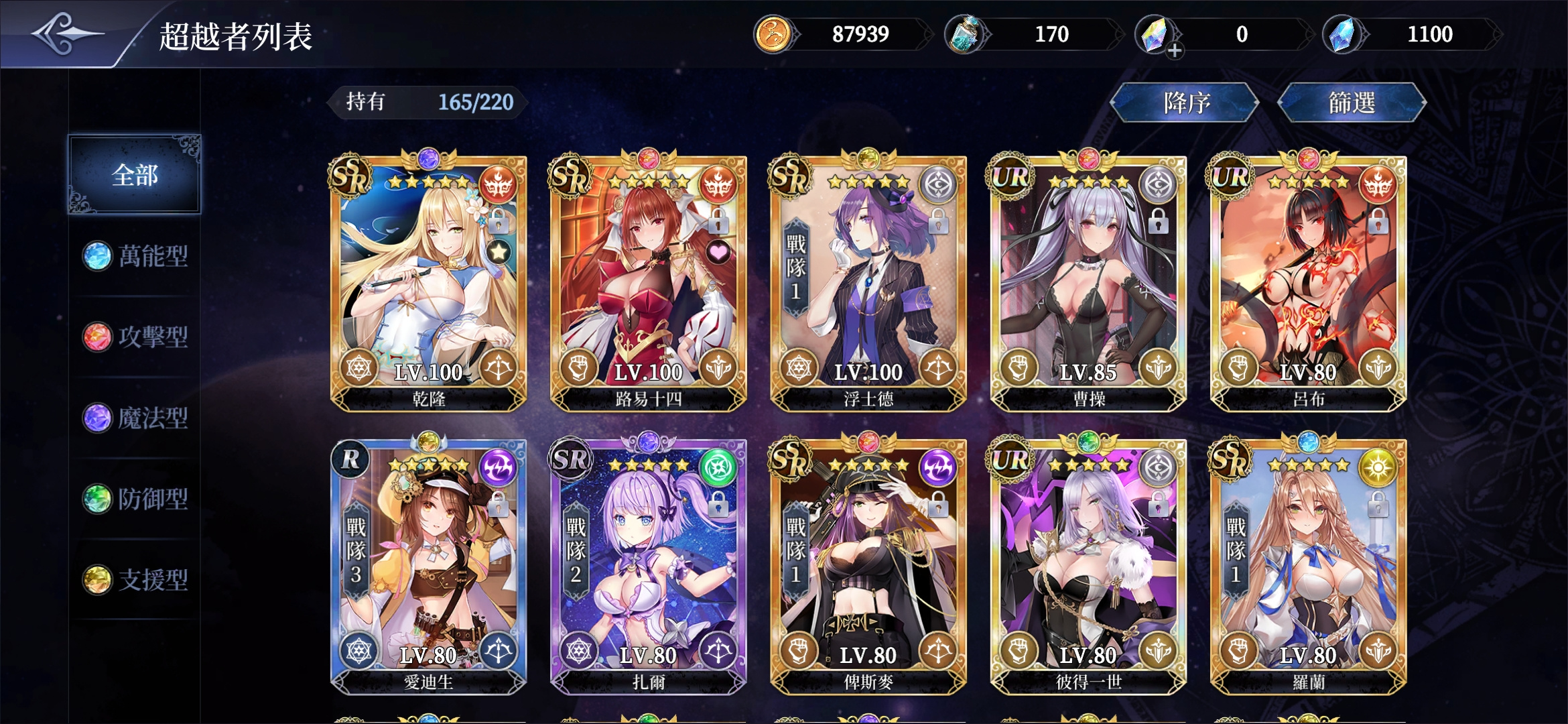Open 呂布's character card
This screenshot has height=724, width=1568.
pos(1309,282)
